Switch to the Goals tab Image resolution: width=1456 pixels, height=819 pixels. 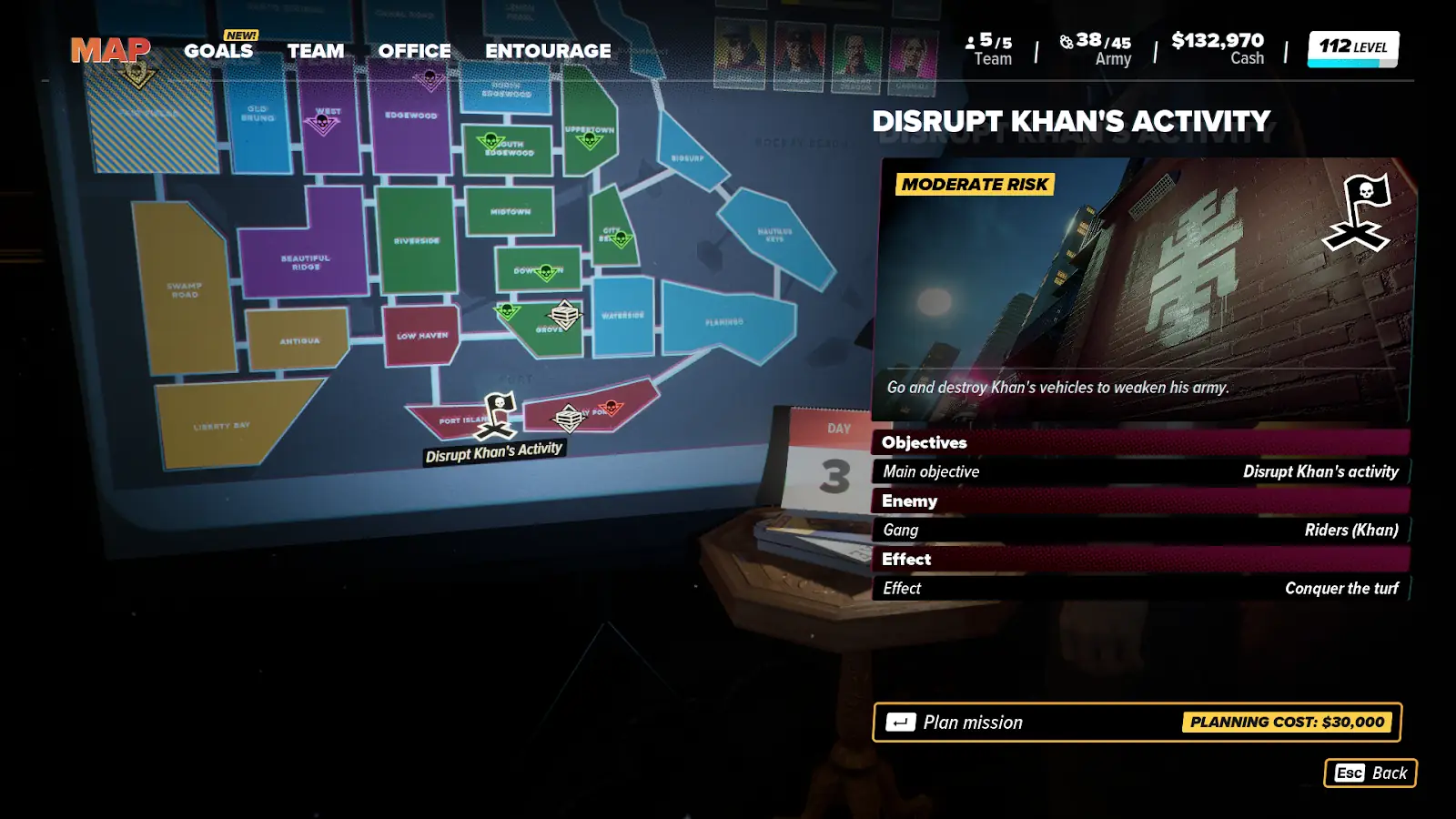point(218,51)
